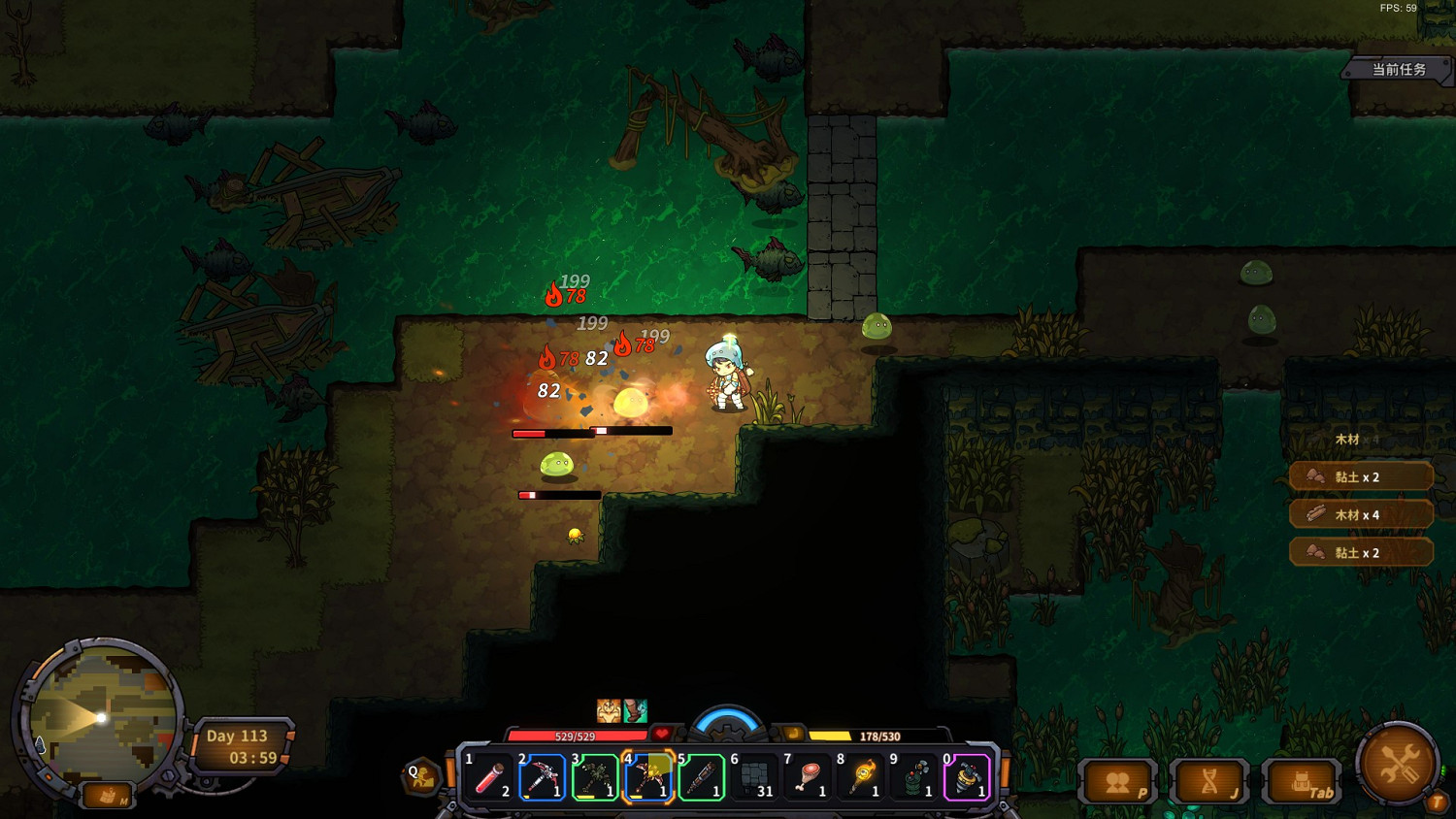The height and width of the screenshot is (819, 1456).
Task: Open the DNA helix menu
Action: pos(1210,782)
